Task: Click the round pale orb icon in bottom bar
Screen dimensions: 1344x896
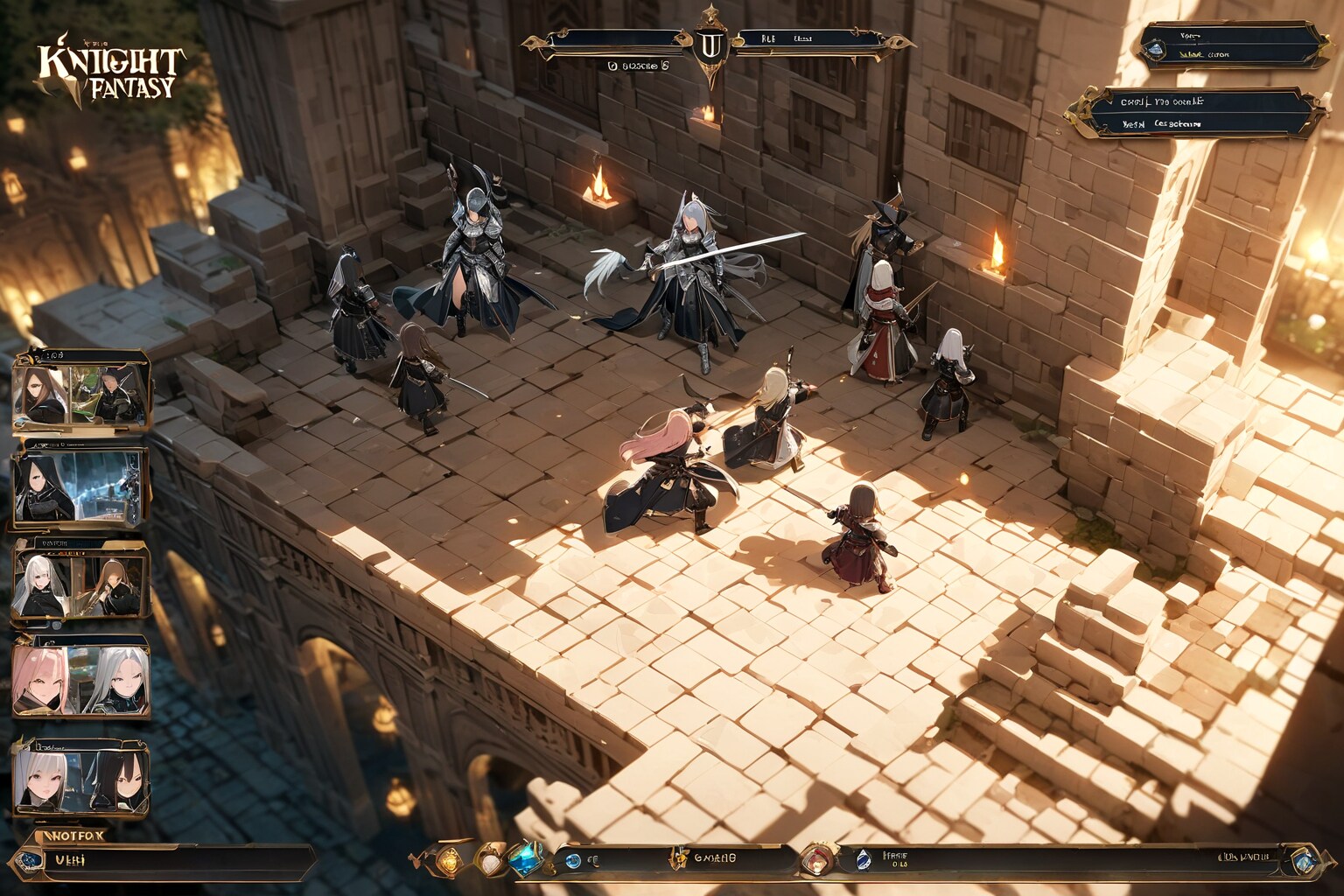Action: coord(489,862)
